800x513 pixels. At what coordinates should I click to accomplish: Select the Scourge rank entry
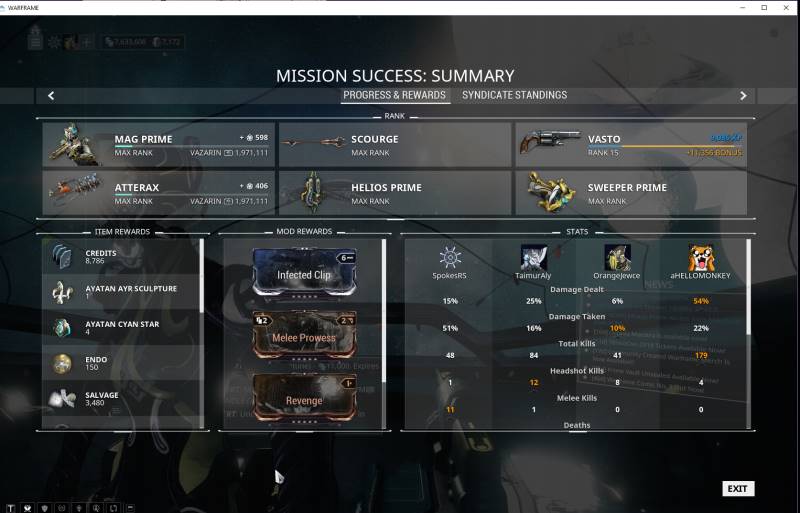tap(395, 145)
